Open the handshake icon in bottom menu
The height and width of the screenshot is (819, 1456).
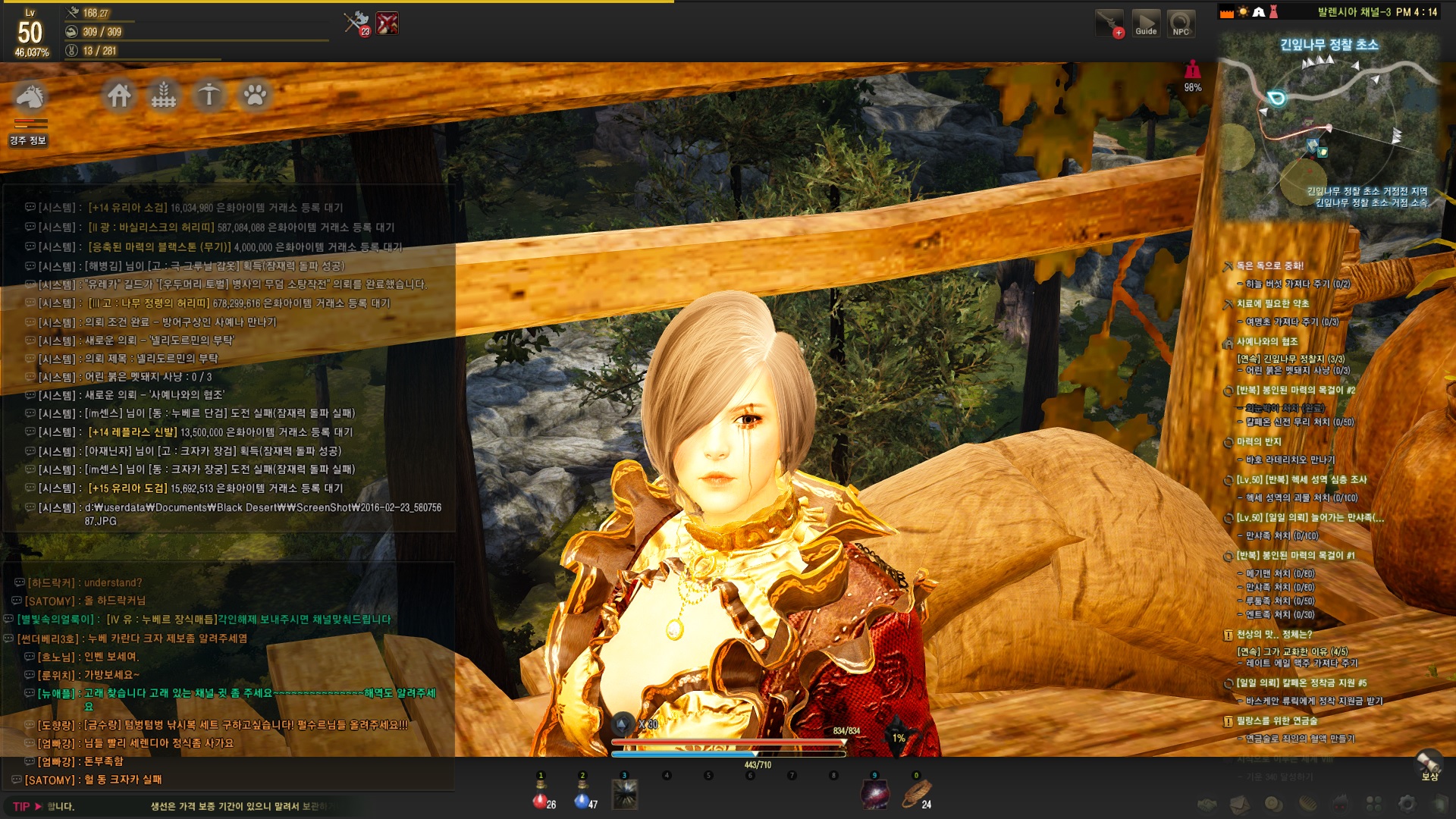coord(1207,804)
